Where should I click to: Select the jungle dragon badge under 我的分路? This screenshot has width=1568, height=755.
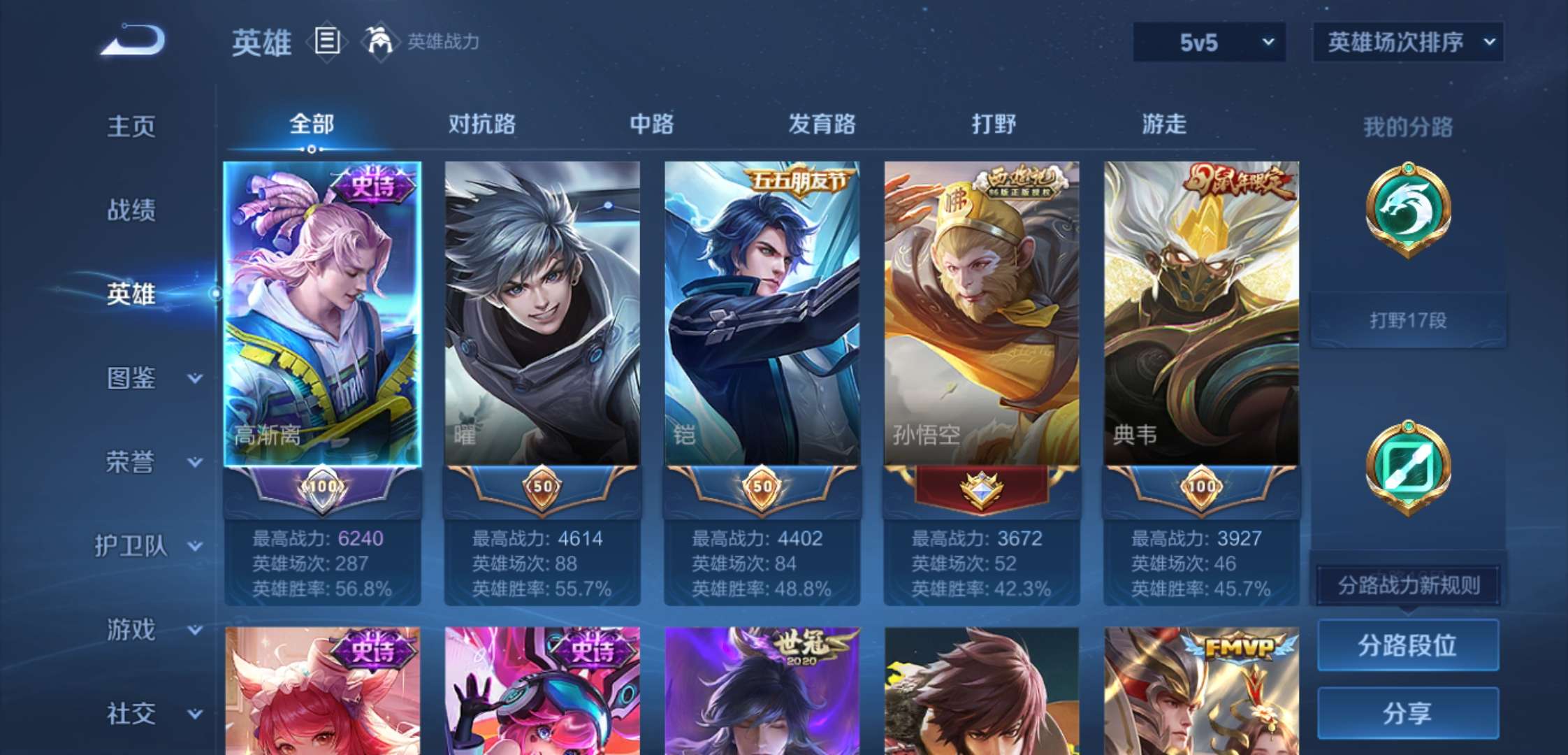coord(1407,210)
